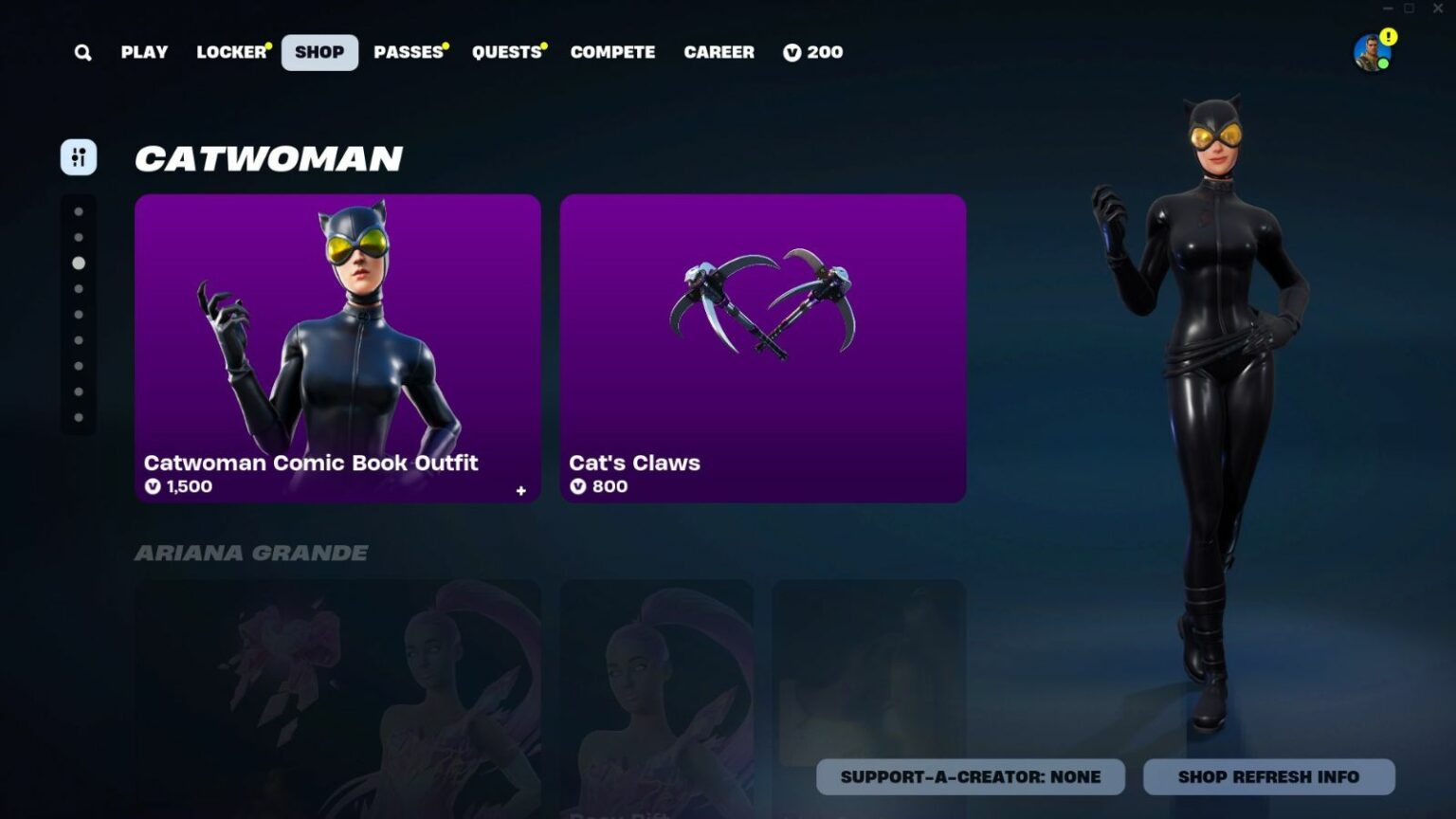Select the first pagination dot on the left
1456x819 pixels.
click(x=78, y=210)
